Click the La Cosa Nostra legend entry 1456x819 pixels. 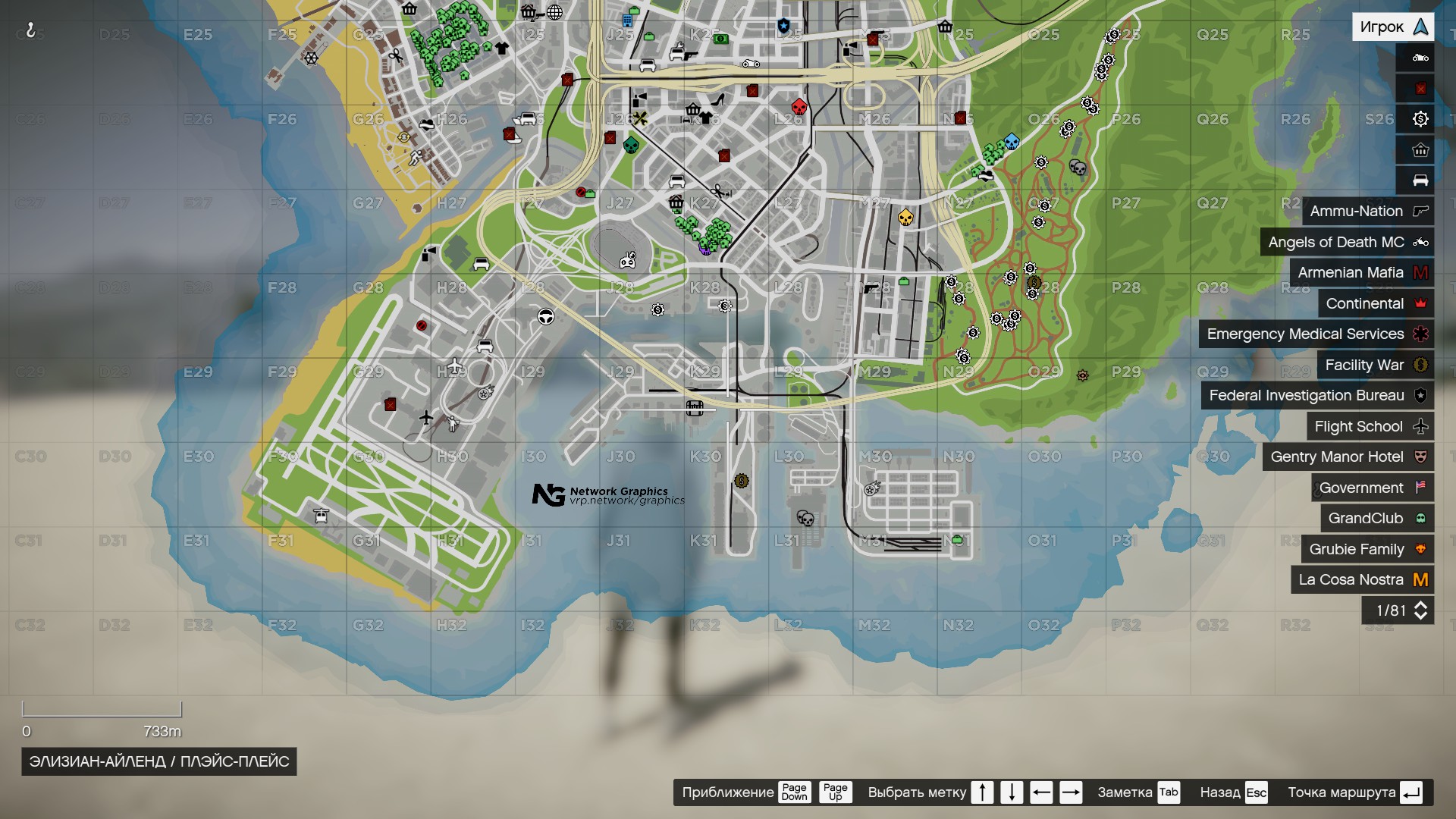(1351, 579)
